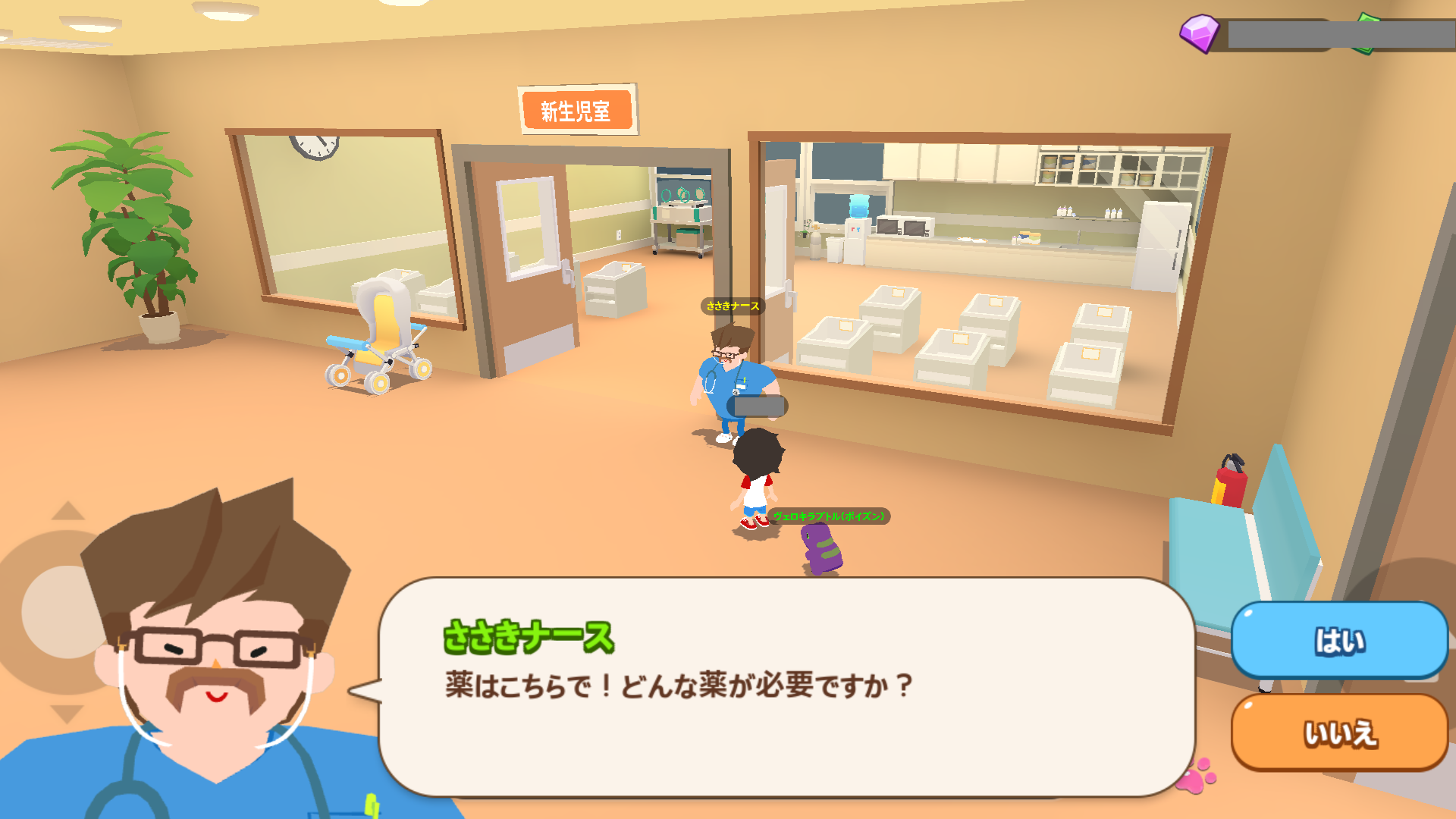Tap the purple gem currency icon
Image resolution: width=1456 pixels, height=819 pixels.
[x=1199, y=33]
